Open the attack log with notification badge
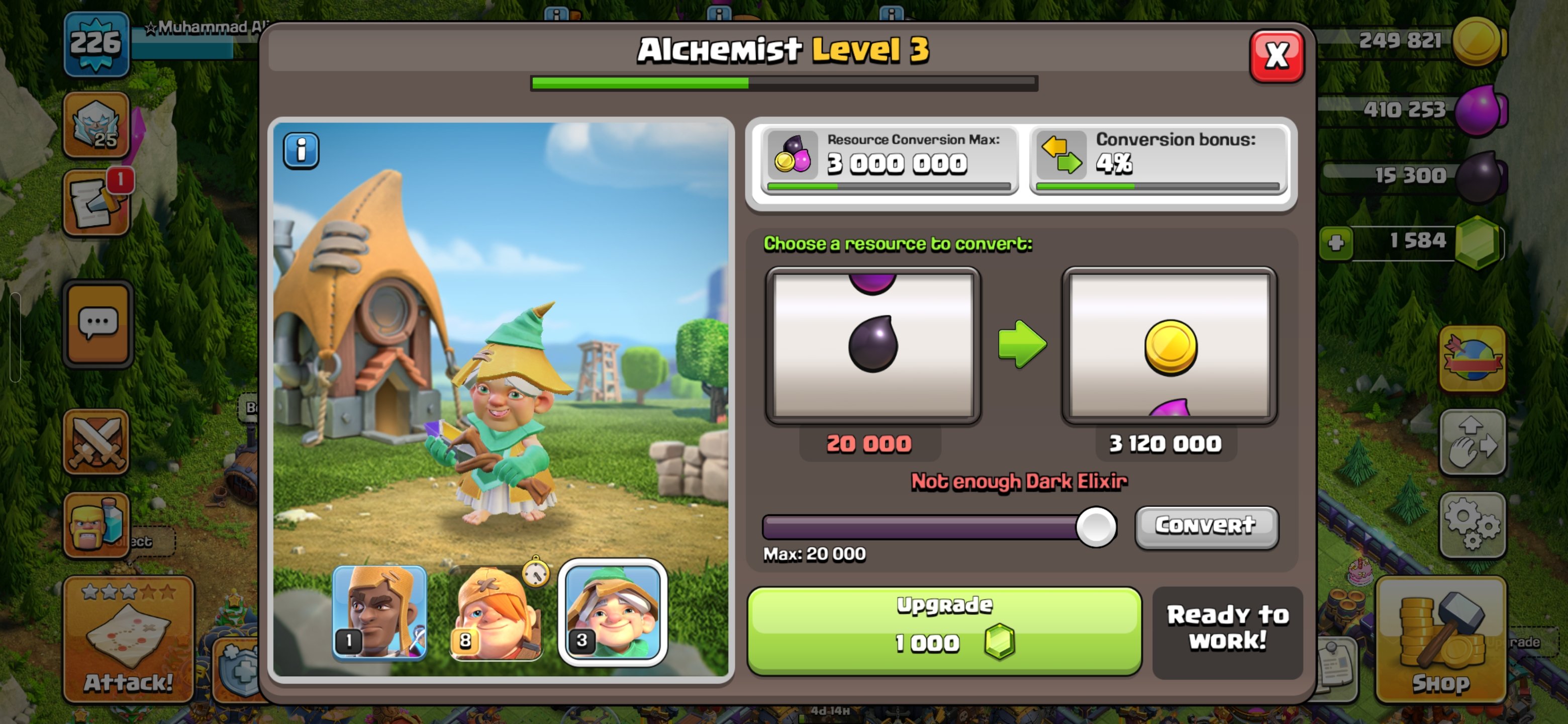The image size is (1568, 724). tap(97, 202)
